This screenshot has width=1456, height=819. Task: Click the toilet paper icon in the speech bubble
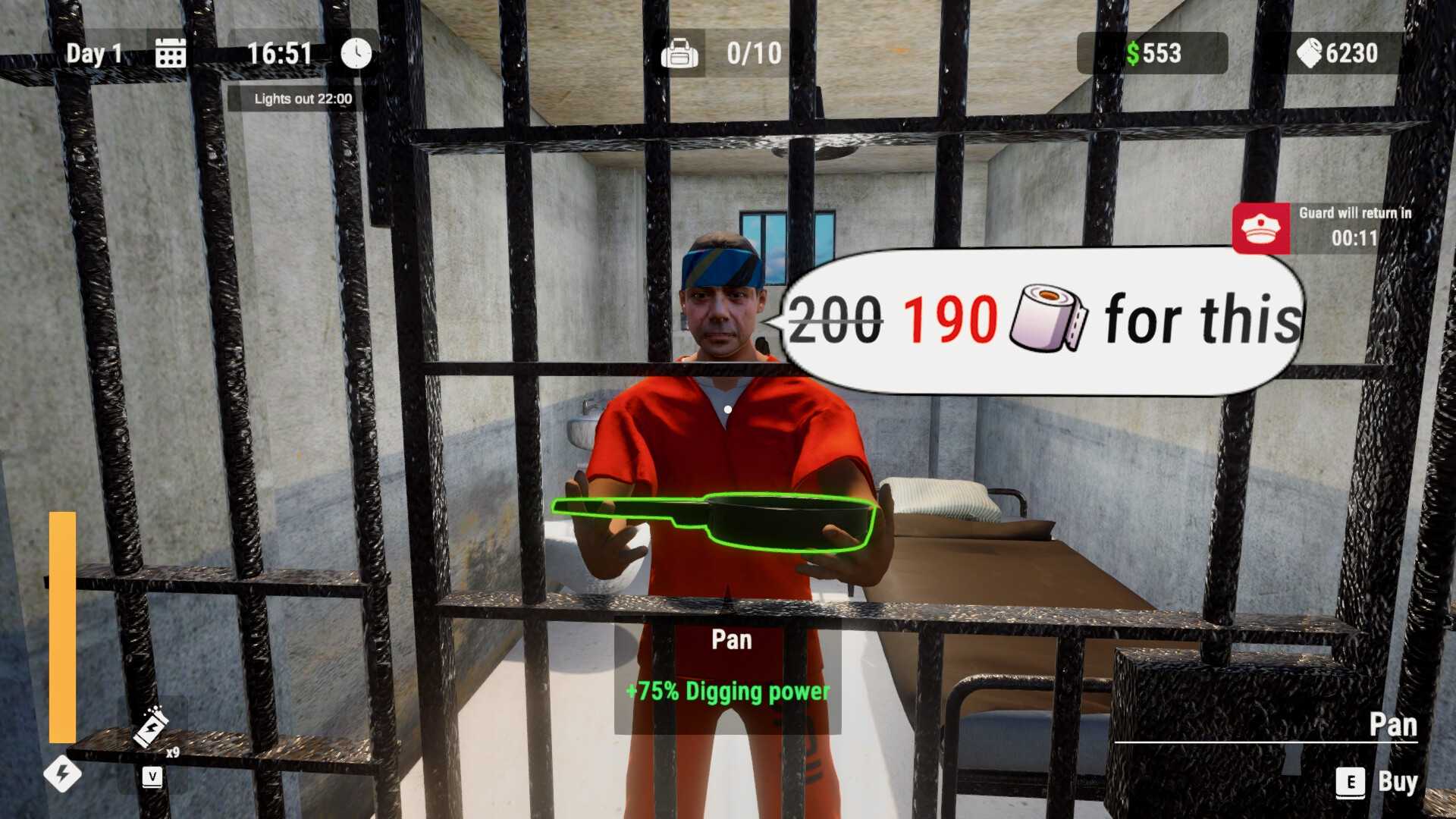point(1045,317)
